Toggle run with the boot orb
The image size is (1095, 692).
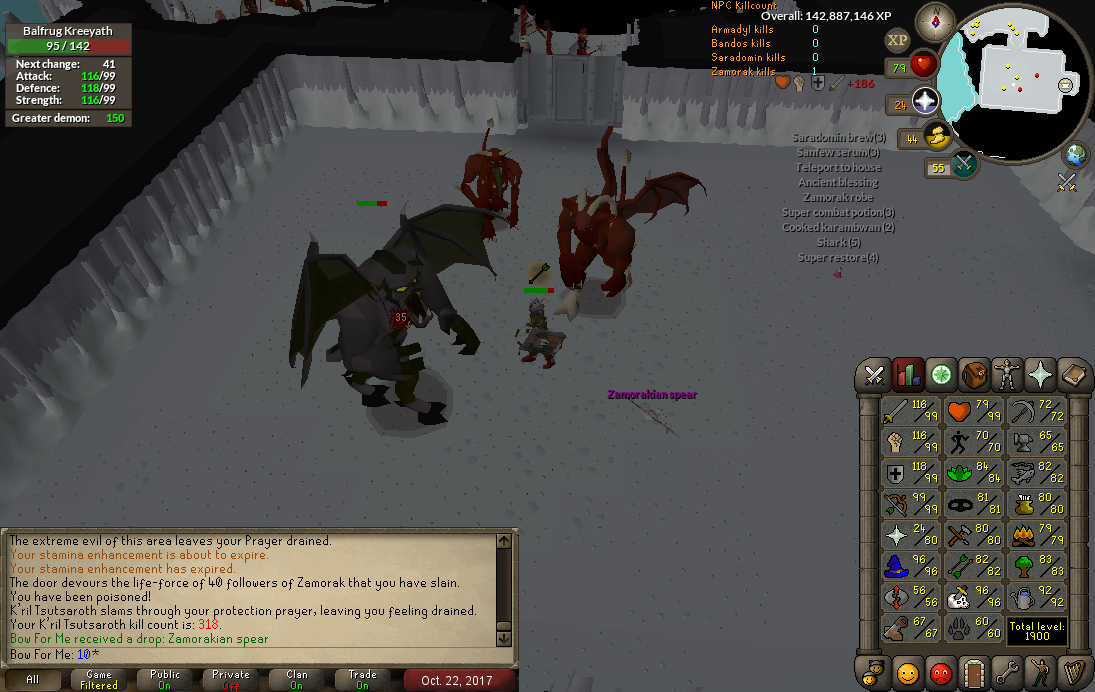[x=938, y=137]
